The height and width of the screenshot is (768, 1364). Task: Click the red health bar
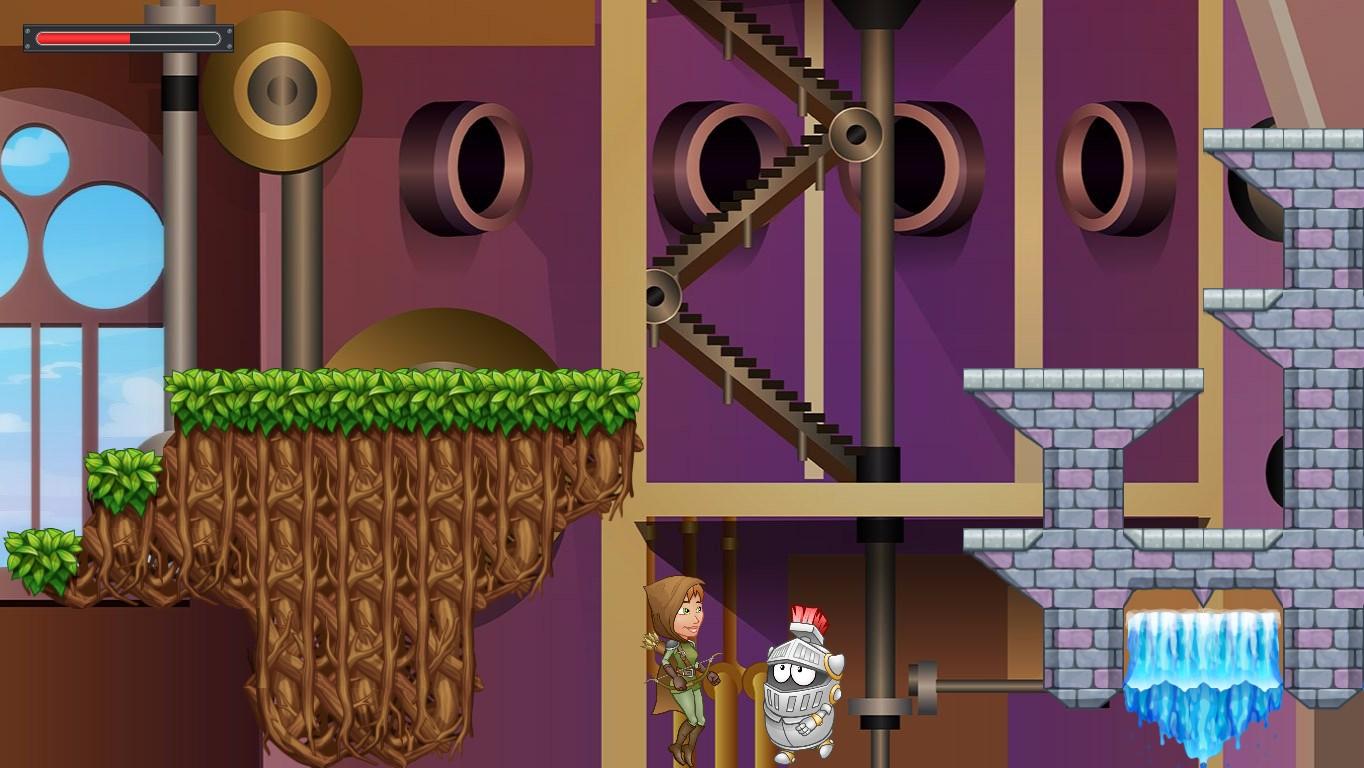point(85,38)
